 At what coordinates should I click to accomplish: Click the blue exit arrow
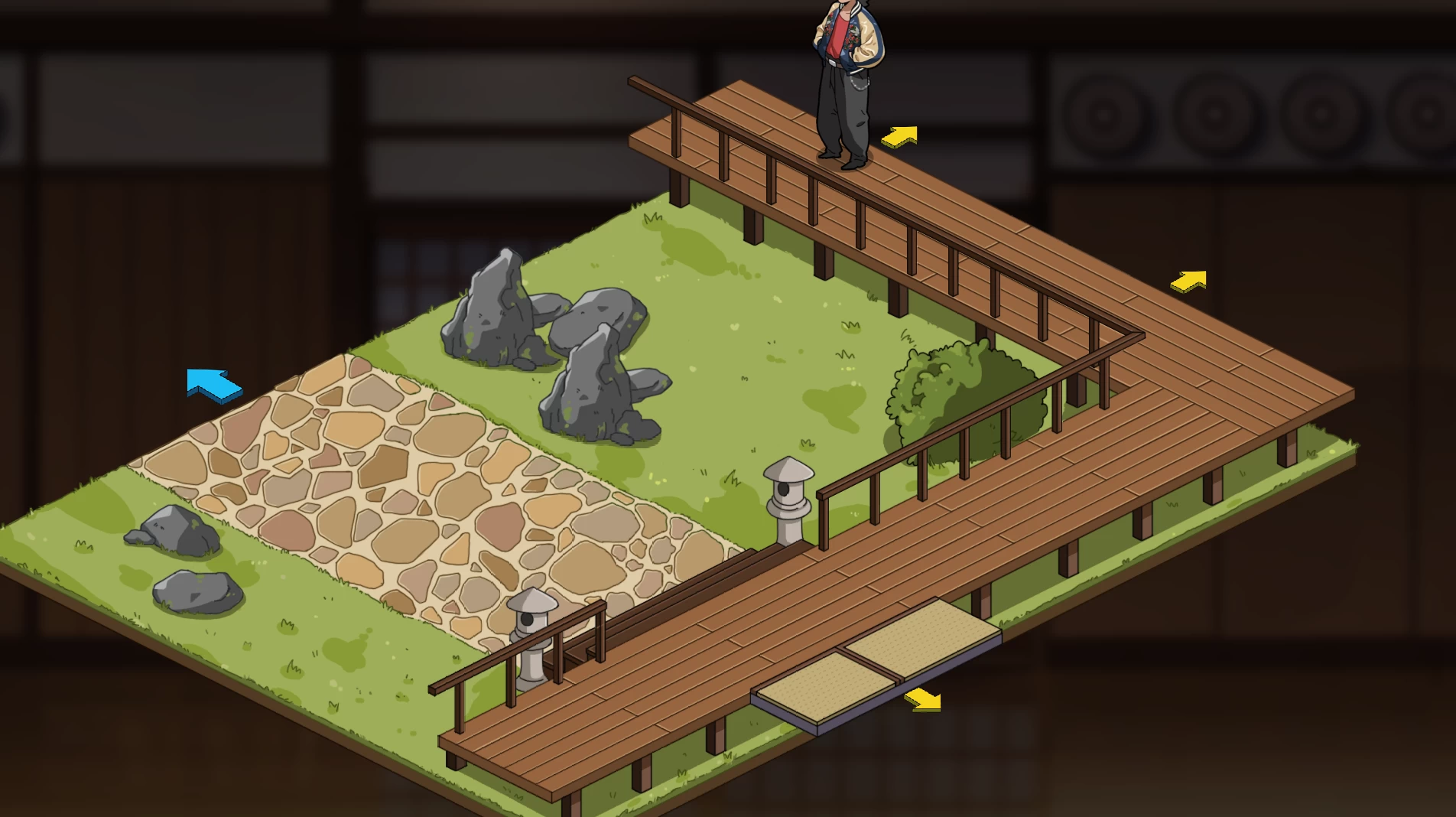tap(213, 384)
